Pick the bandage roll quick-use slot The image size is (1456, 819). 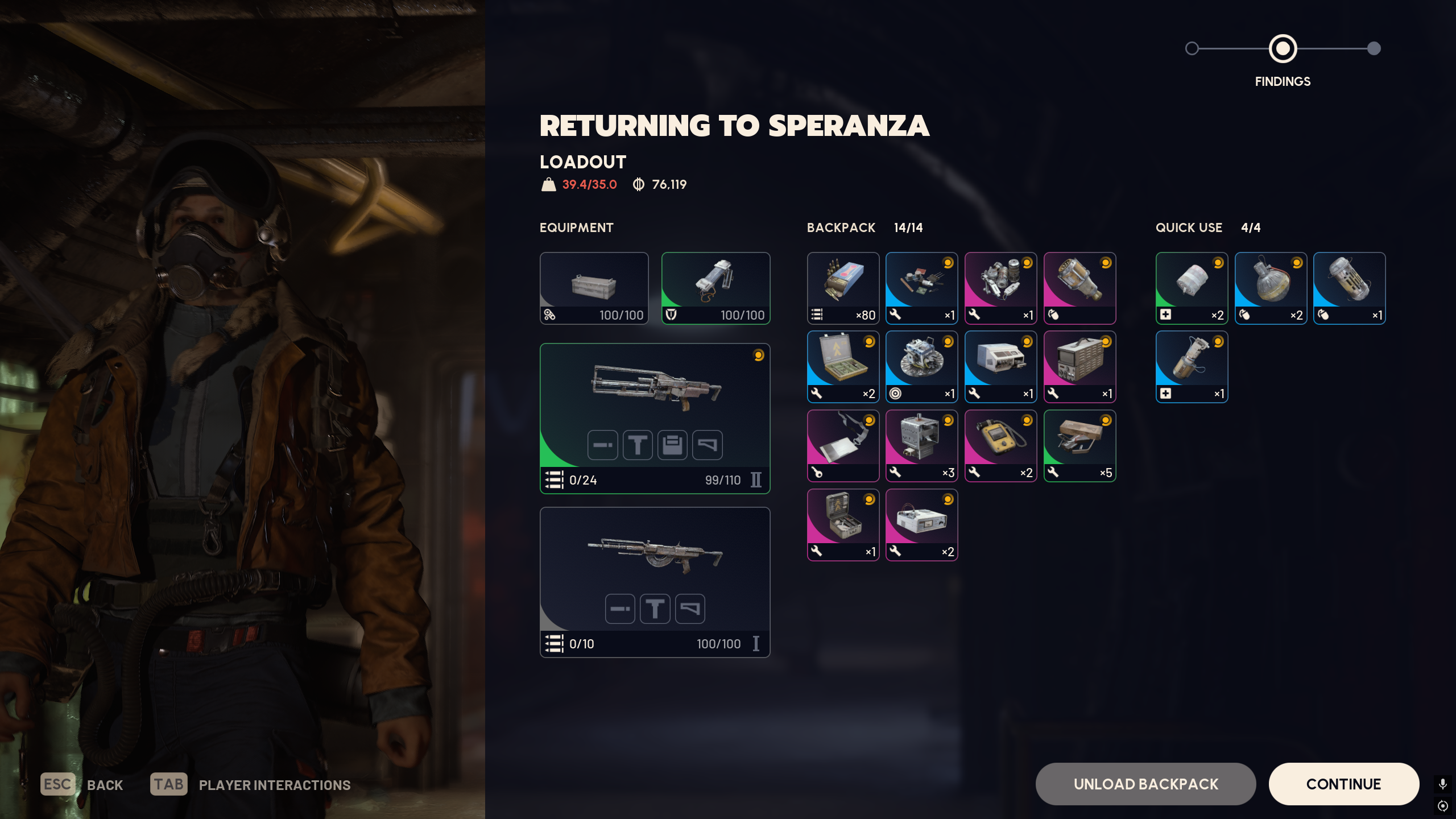point(1192,288)
